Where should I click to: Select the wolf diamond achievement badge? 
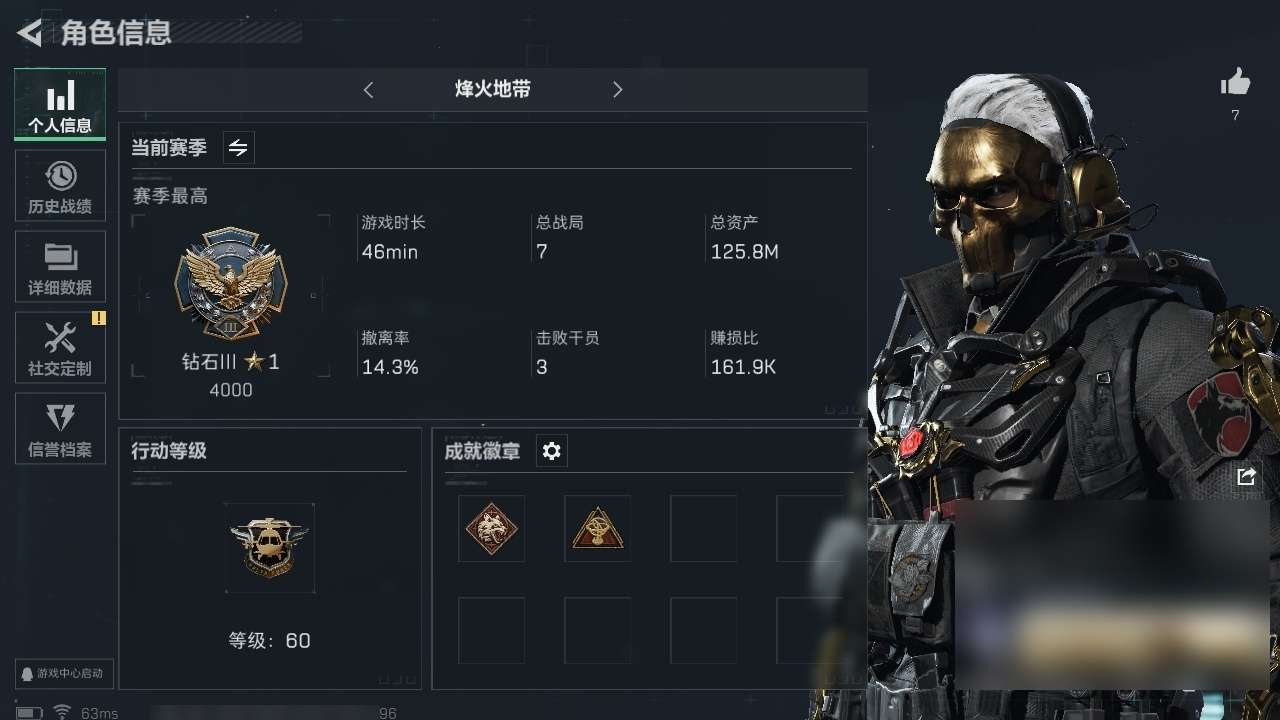tap(491, 528)
